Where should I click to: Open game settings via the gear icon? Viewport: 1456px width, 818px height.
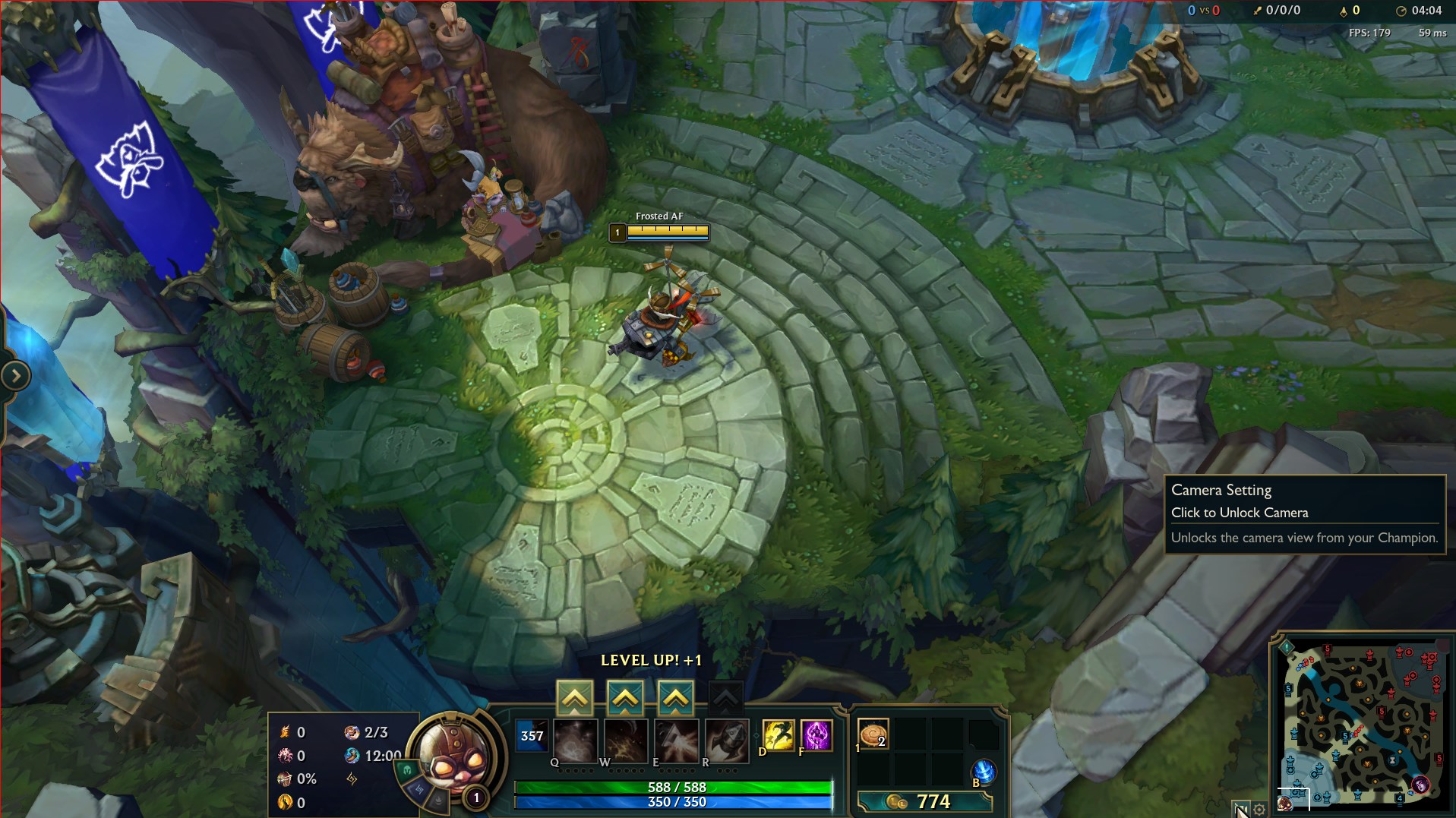point(1258,810)
